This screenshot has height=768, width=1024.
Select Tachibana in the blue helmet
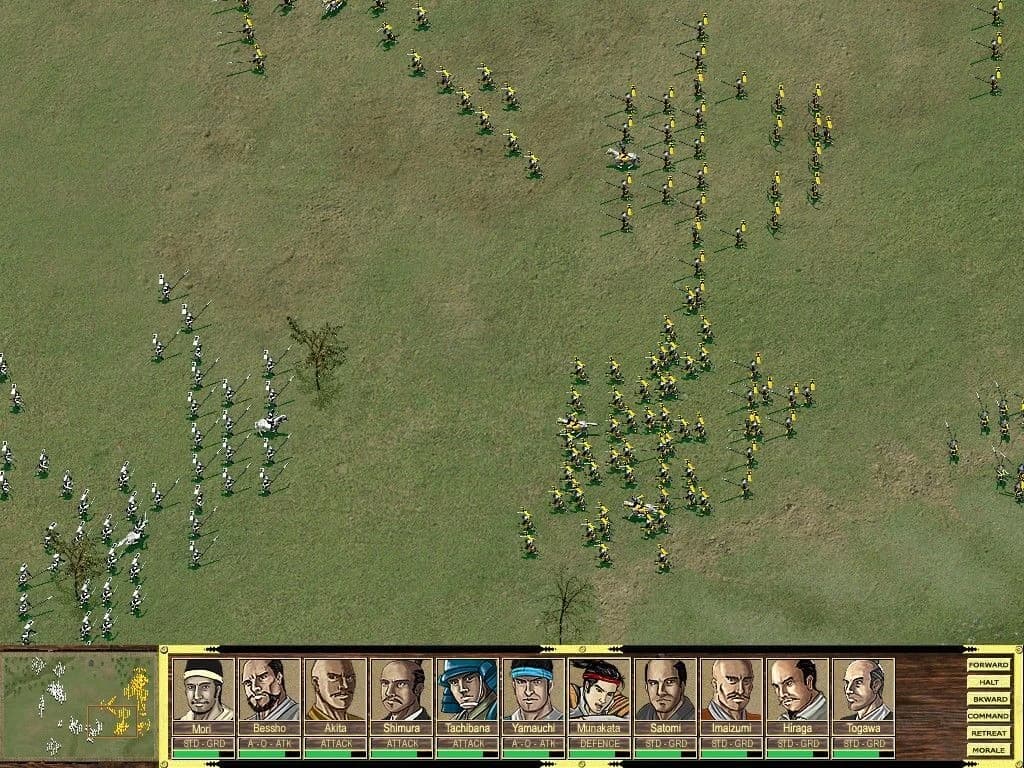click(x=467, y=689)
